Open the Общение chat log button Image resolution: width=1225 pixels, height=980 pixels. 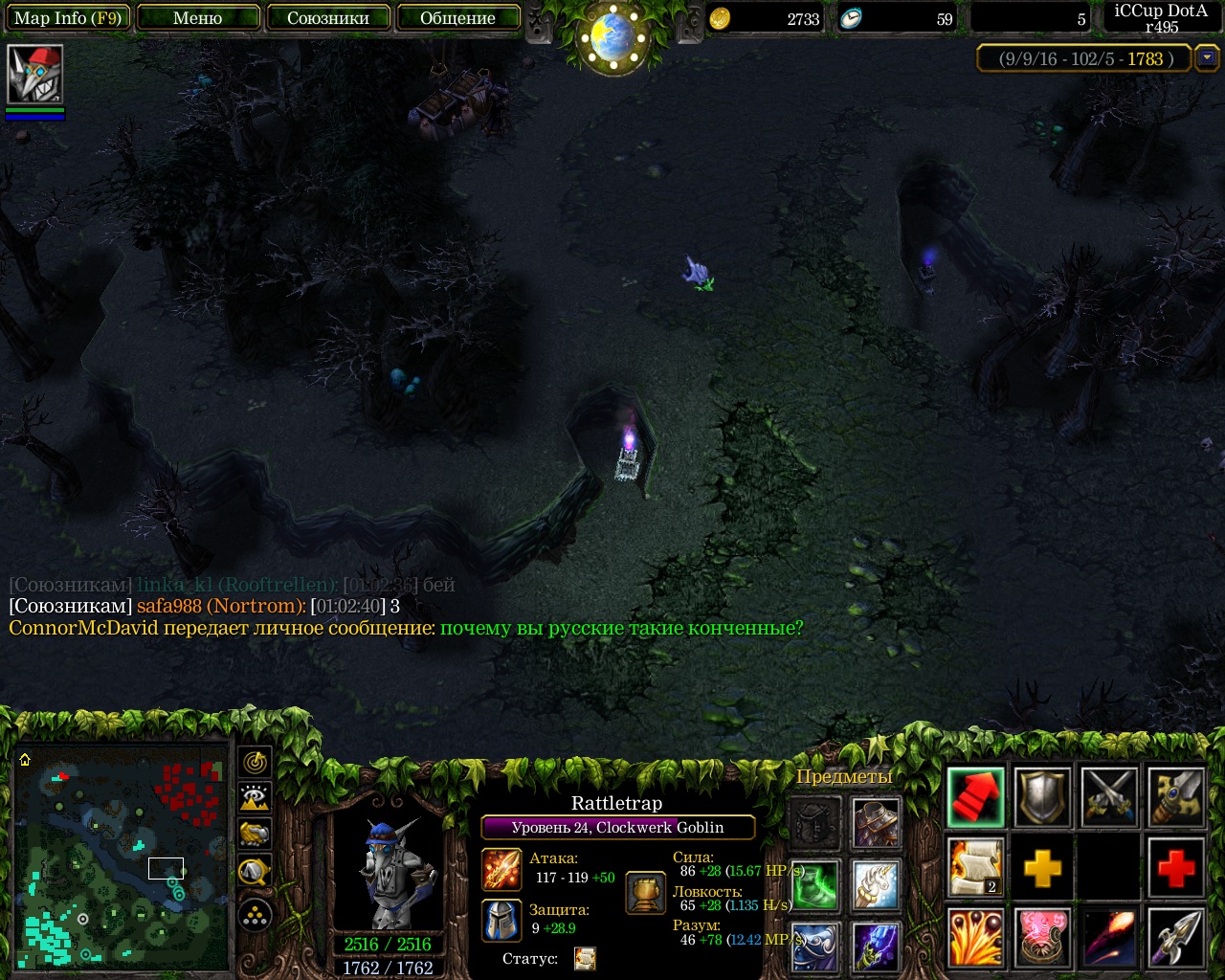click(x=457, y=18)
